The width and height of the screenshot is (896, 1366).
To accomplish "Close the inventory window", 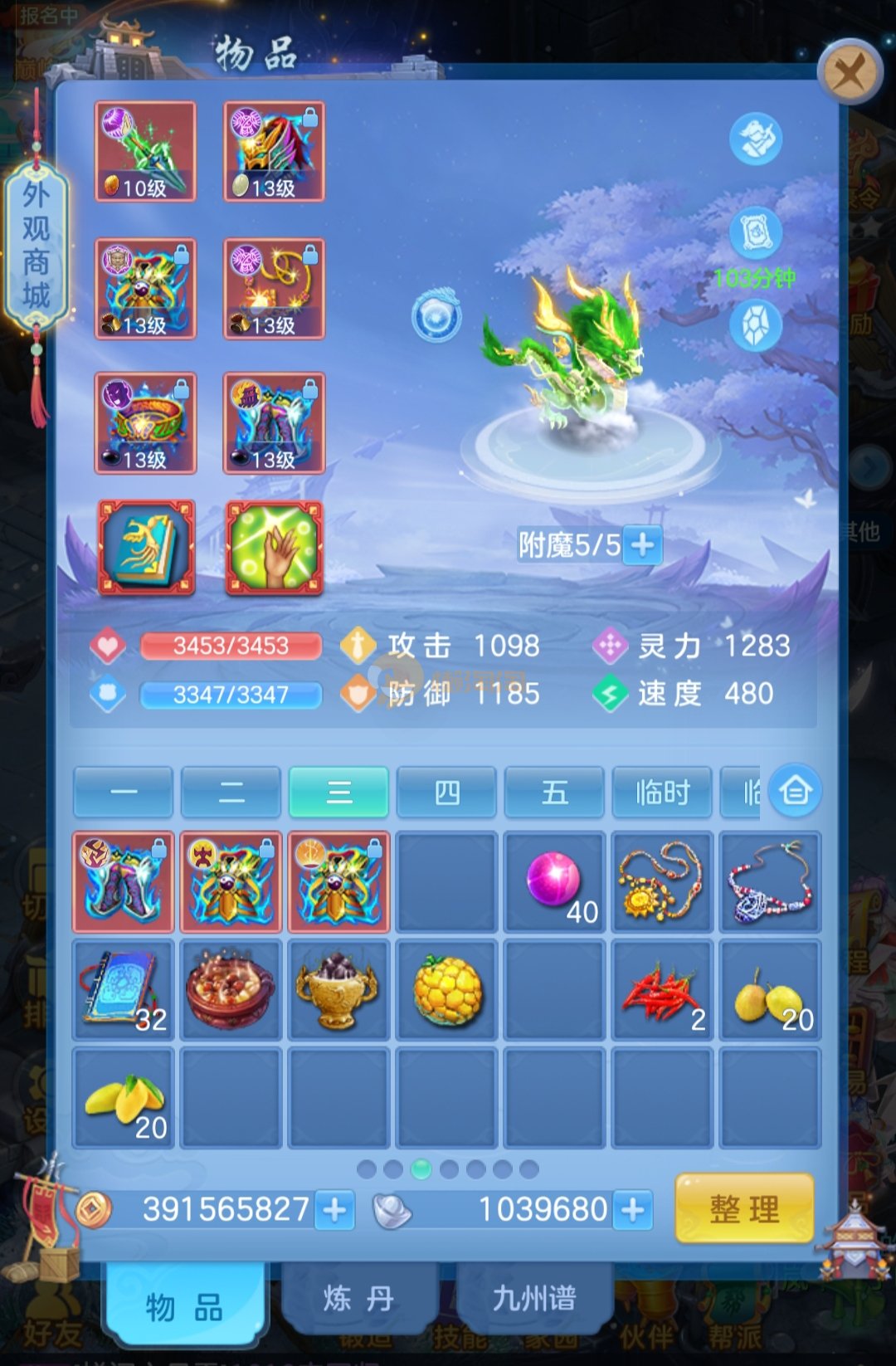I will click(849, 73).
